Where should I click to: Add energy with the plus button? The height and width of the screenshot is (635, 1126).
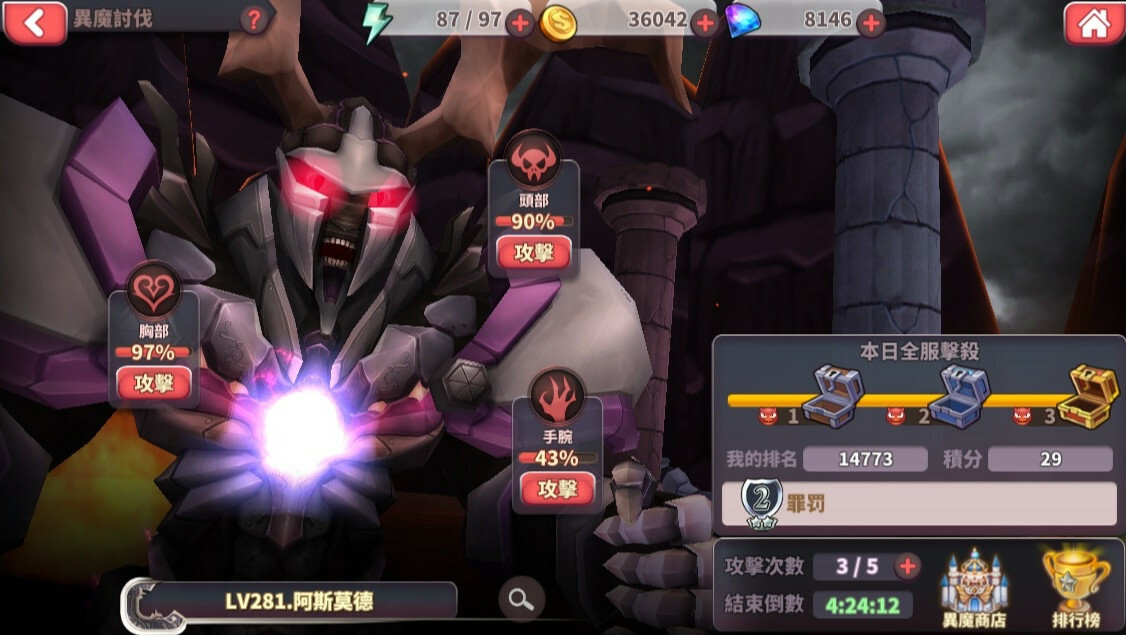520,23
